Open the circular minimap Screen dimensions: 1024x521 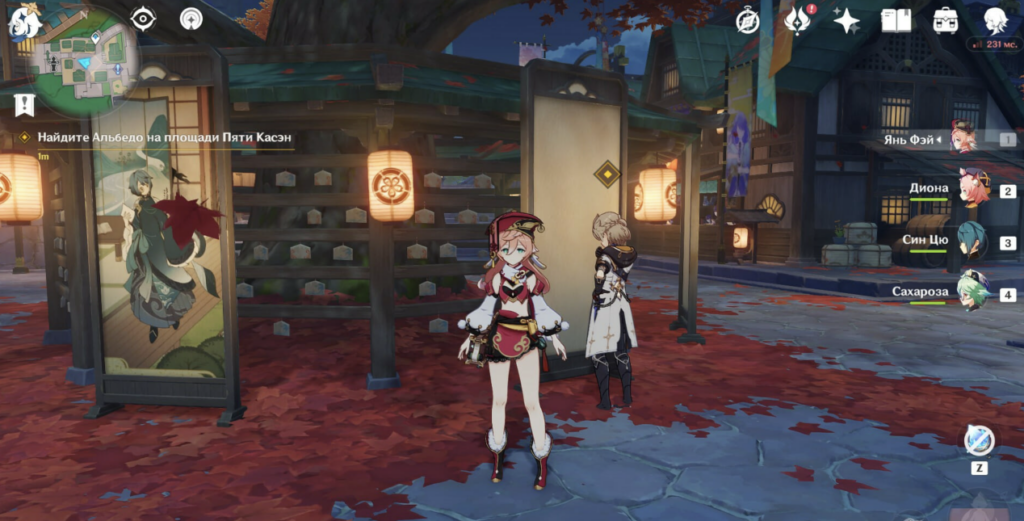tap(85, 62)
